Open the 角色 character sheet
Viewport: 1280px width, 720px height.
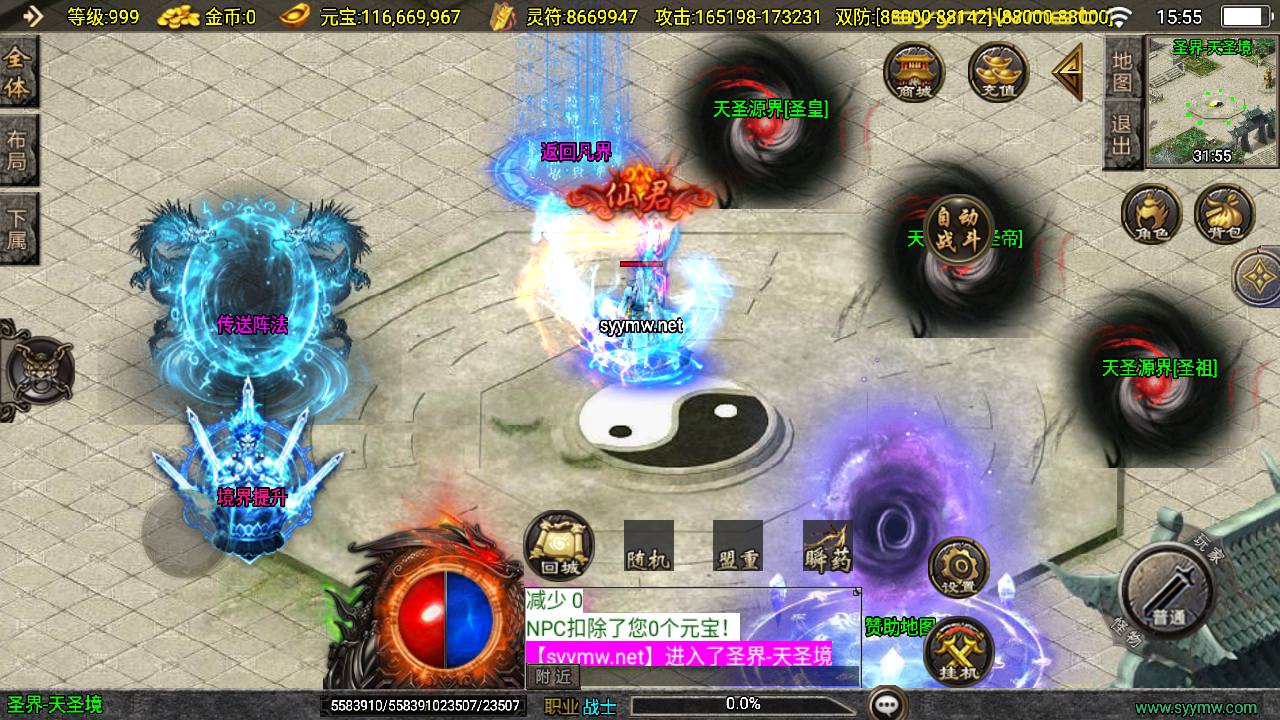click(x=1150, y=215)
